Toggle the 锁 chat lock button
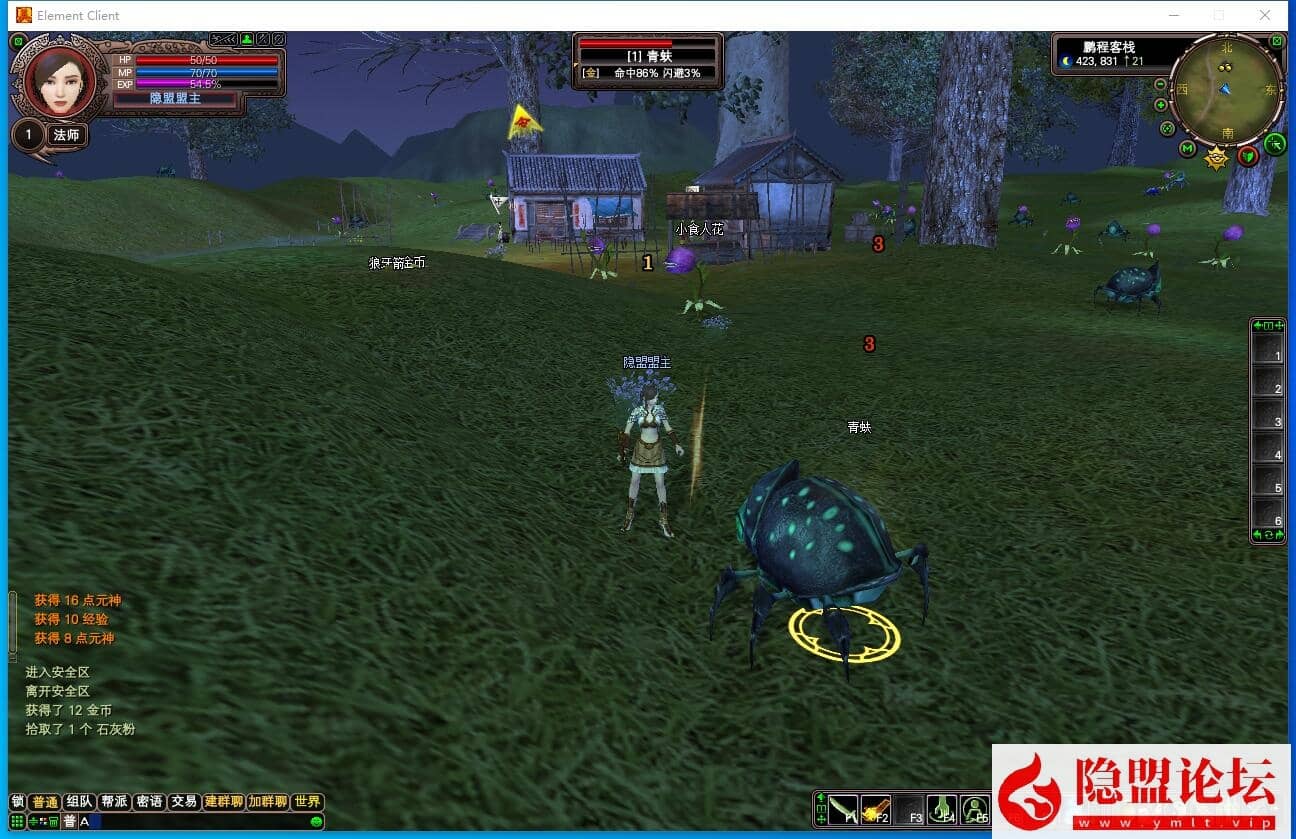1296x839 pixels. (17, 800)
